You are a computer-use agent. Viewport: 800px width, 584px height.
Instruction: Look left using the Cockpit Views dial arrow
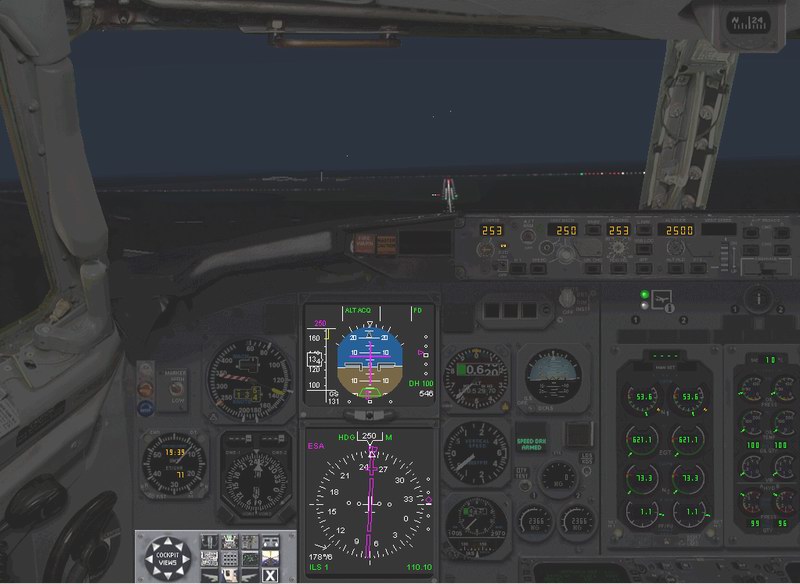(148, 557)
